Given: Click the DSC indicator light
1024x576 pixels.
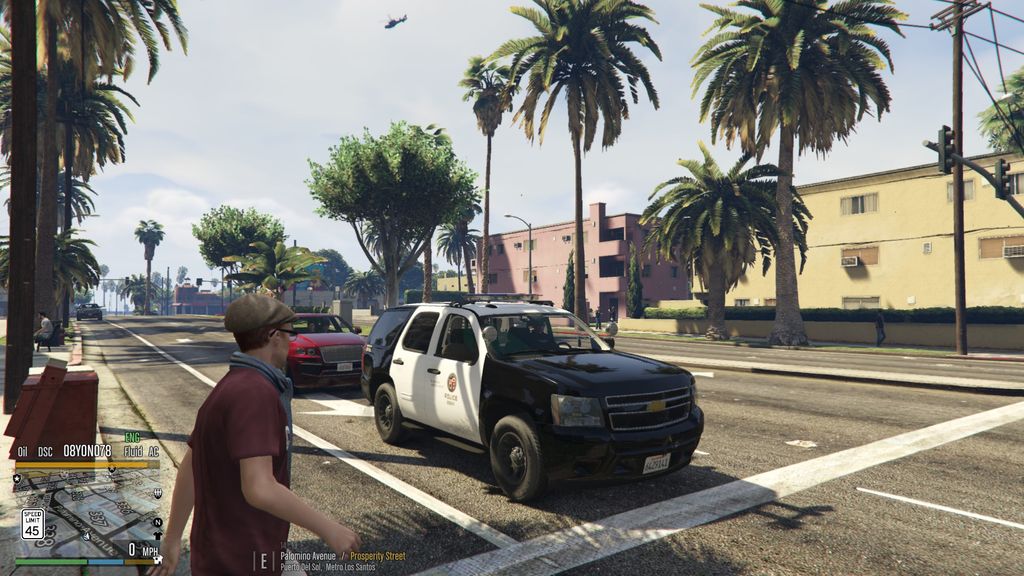Looking at the screenshot, I should coord(45,451).
